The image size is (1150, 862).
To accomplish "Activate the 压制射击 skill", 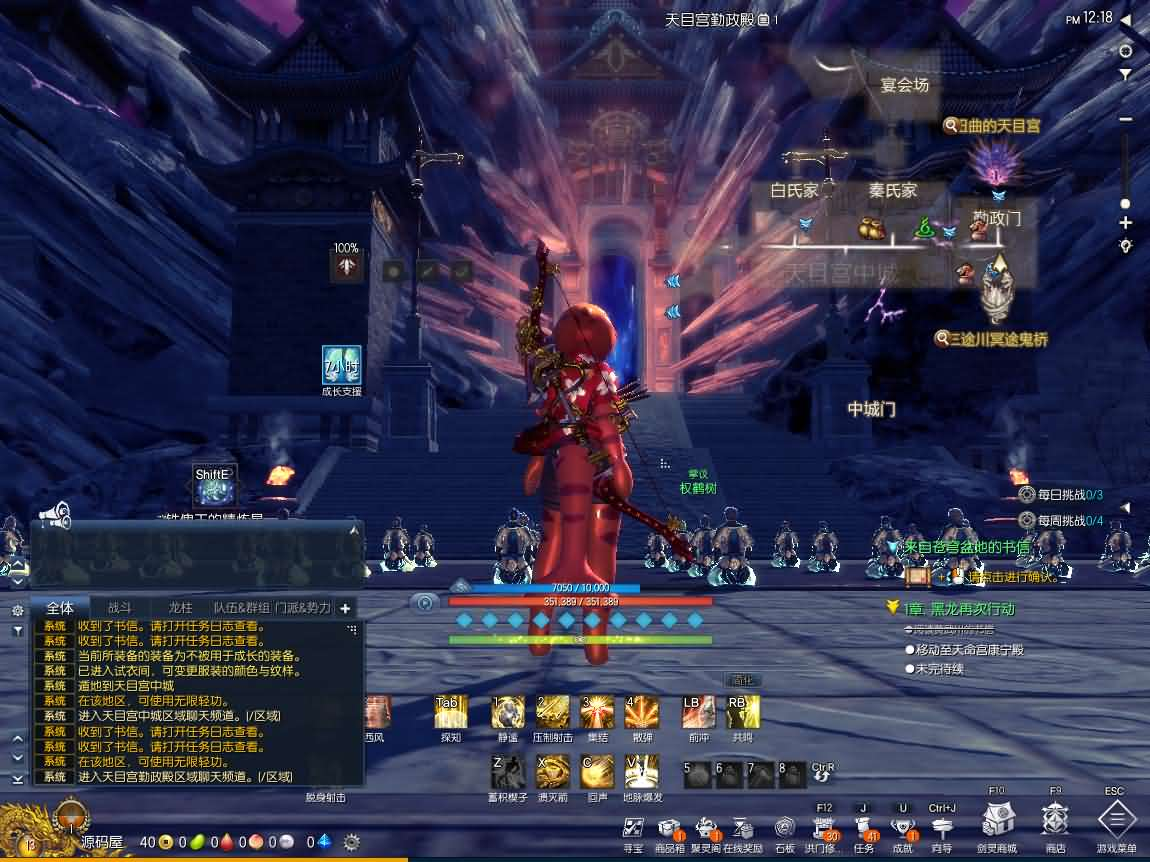I will (x=552, y=712).
